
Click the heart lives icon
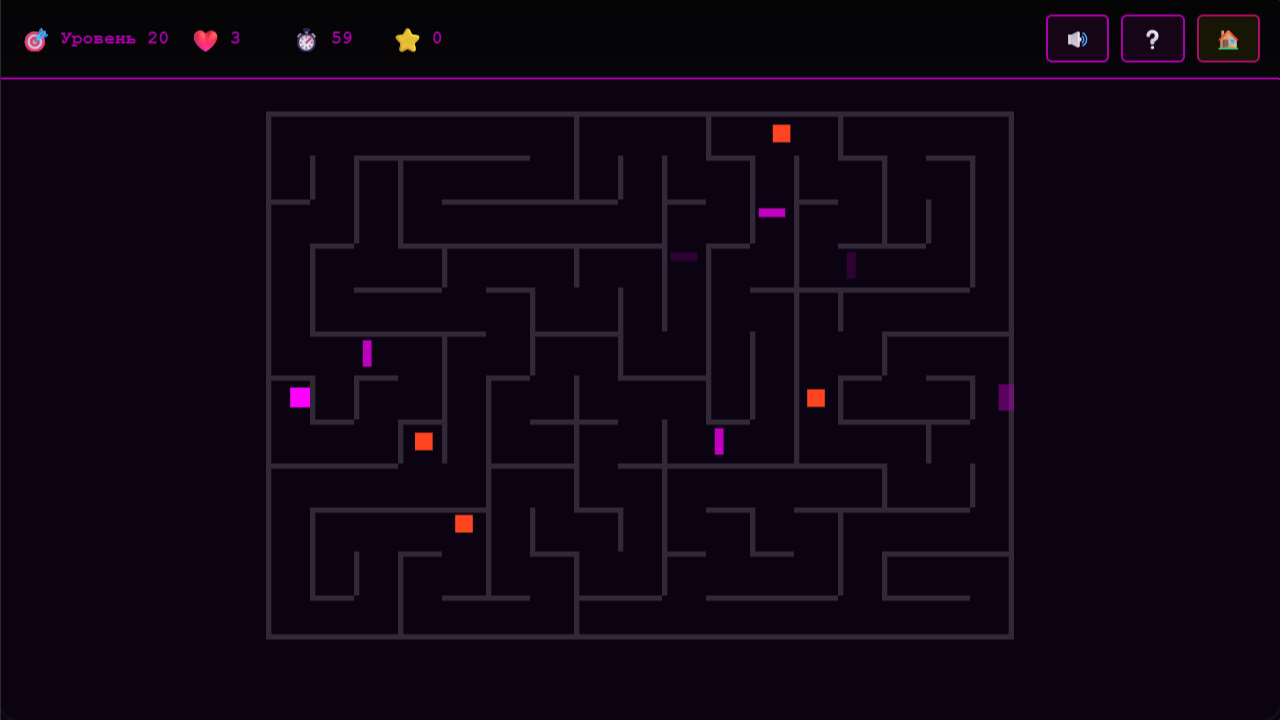206,38
